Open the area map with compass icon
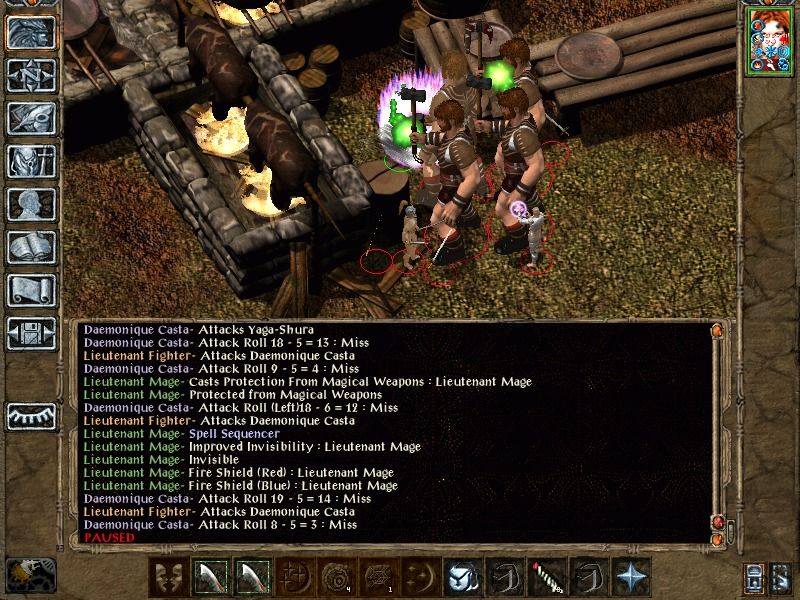Image resolution: width=800 pixels, height=600 pixels. (x=29, y=76)
